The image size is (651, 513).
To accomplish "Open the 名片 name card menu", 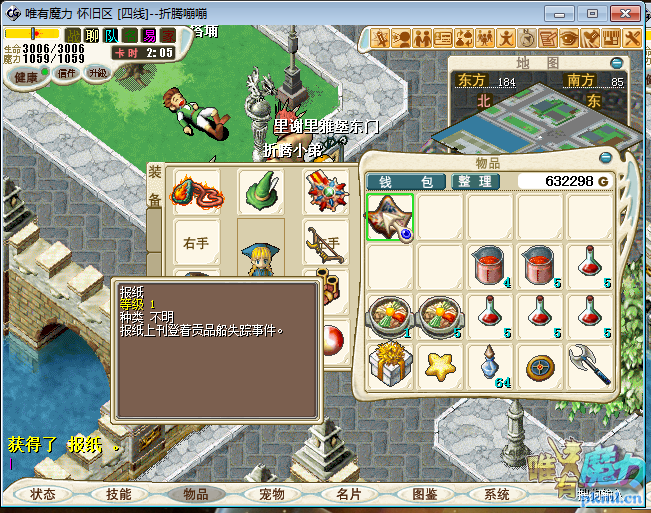I will 348,494.
